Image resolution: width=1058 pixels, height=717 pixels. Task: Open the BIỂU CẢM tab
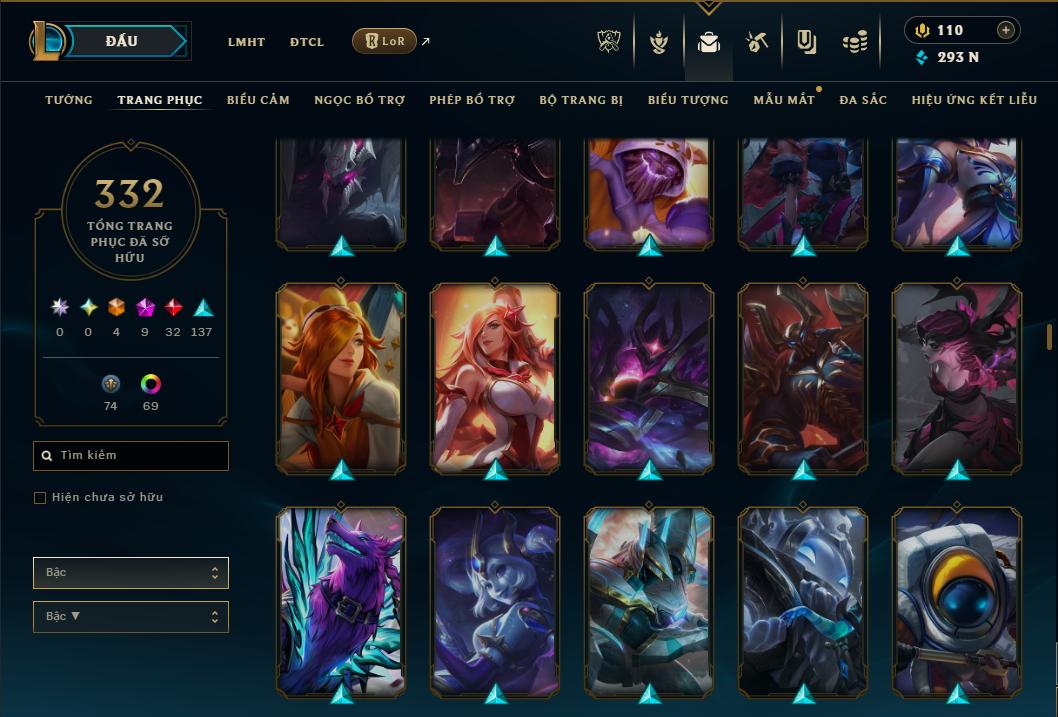[258, 100]
